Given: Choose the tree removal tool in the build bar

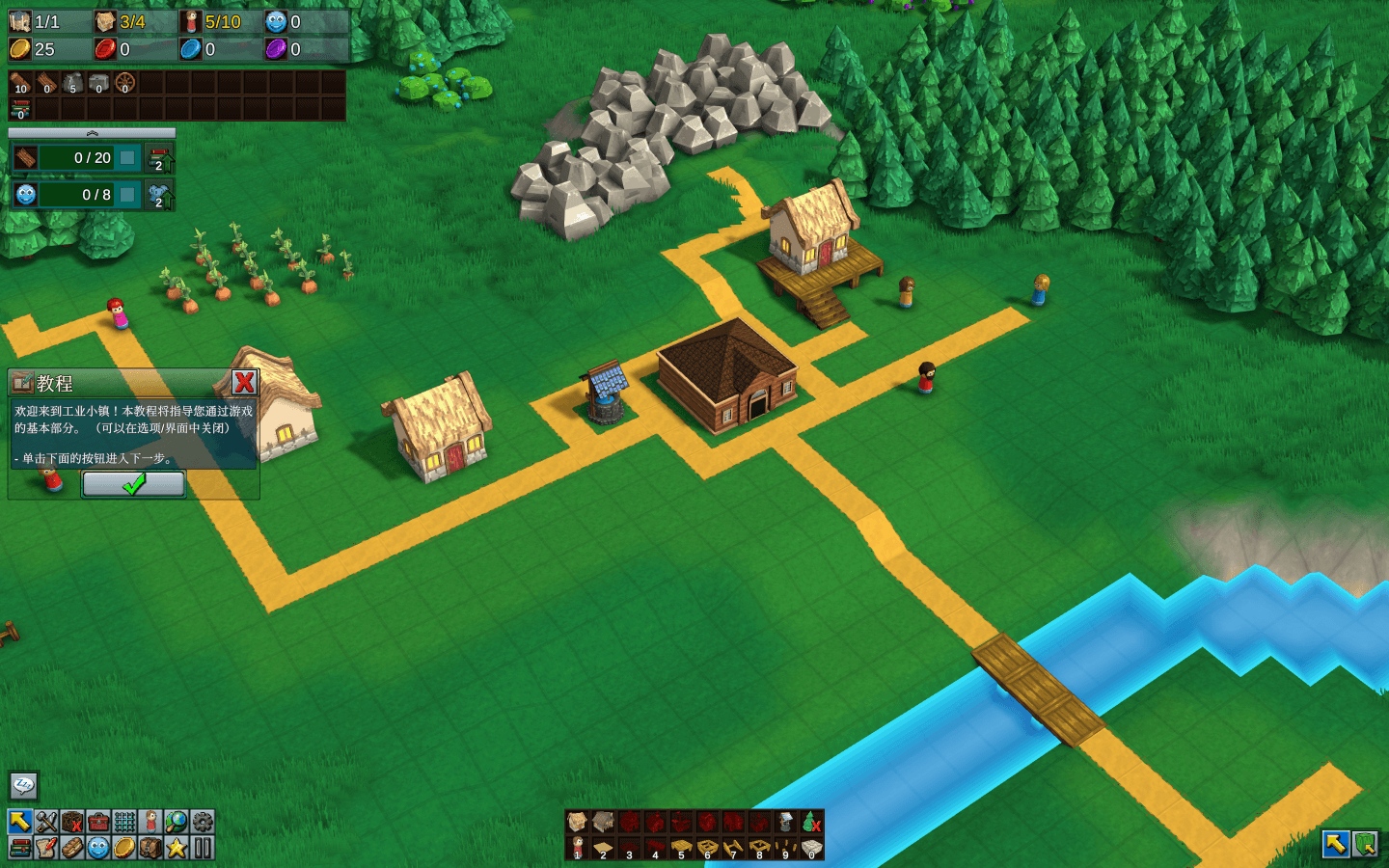Looking at the screenshot, I should pyautogui.click(x=811, y=822).
